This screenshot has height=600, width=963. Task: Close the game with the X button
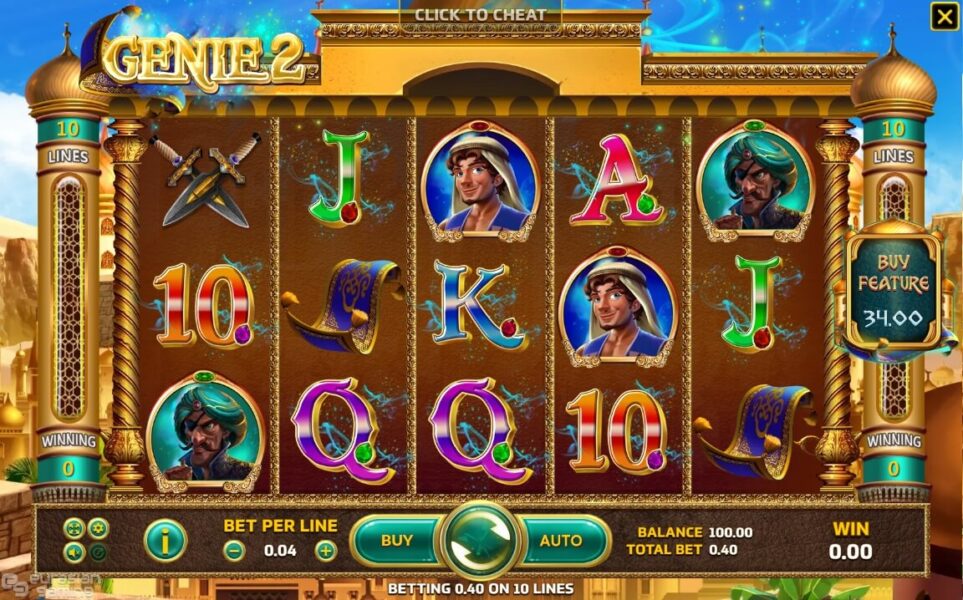coord(943,16)
